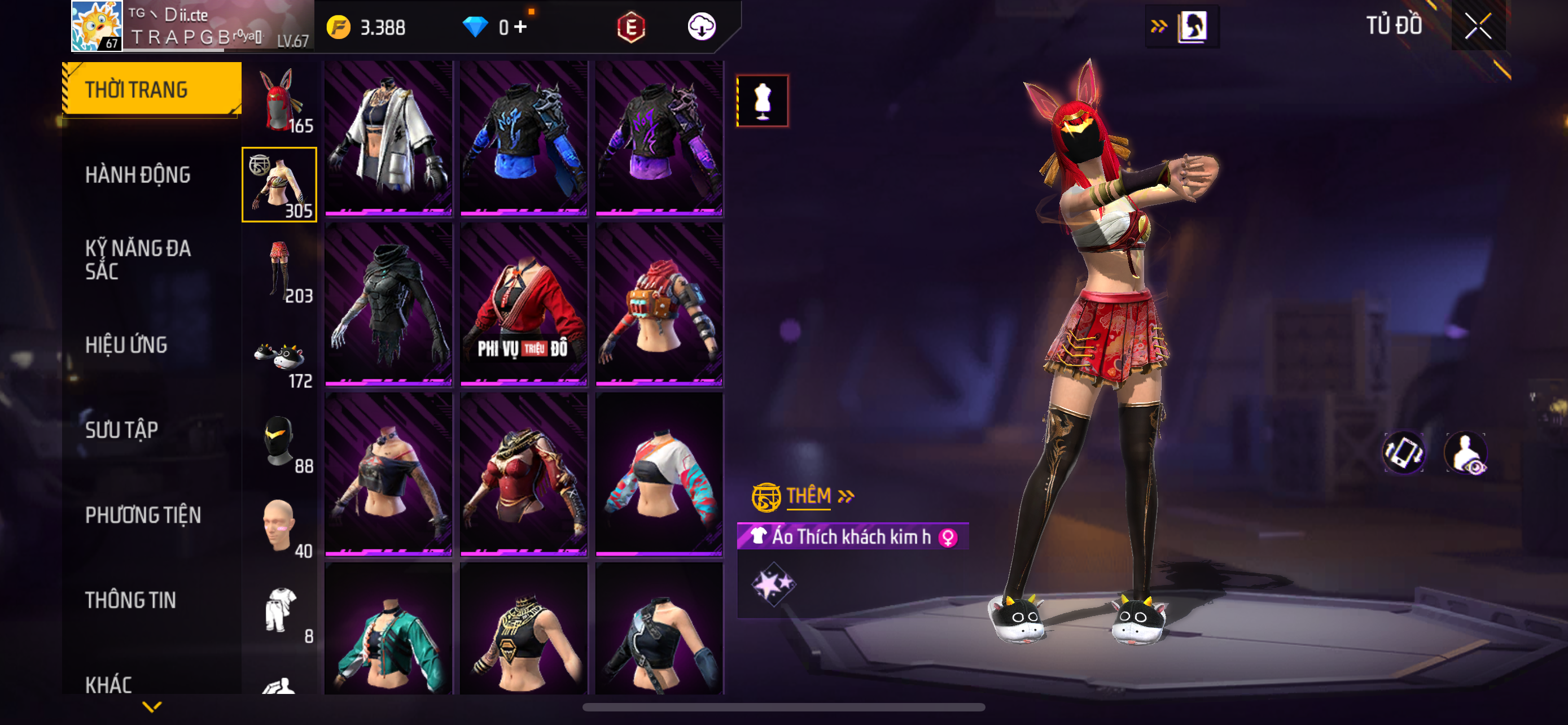Choose the head accessory category with 165 items
The height and width of the screenshot is (725, 1568).
280,101
